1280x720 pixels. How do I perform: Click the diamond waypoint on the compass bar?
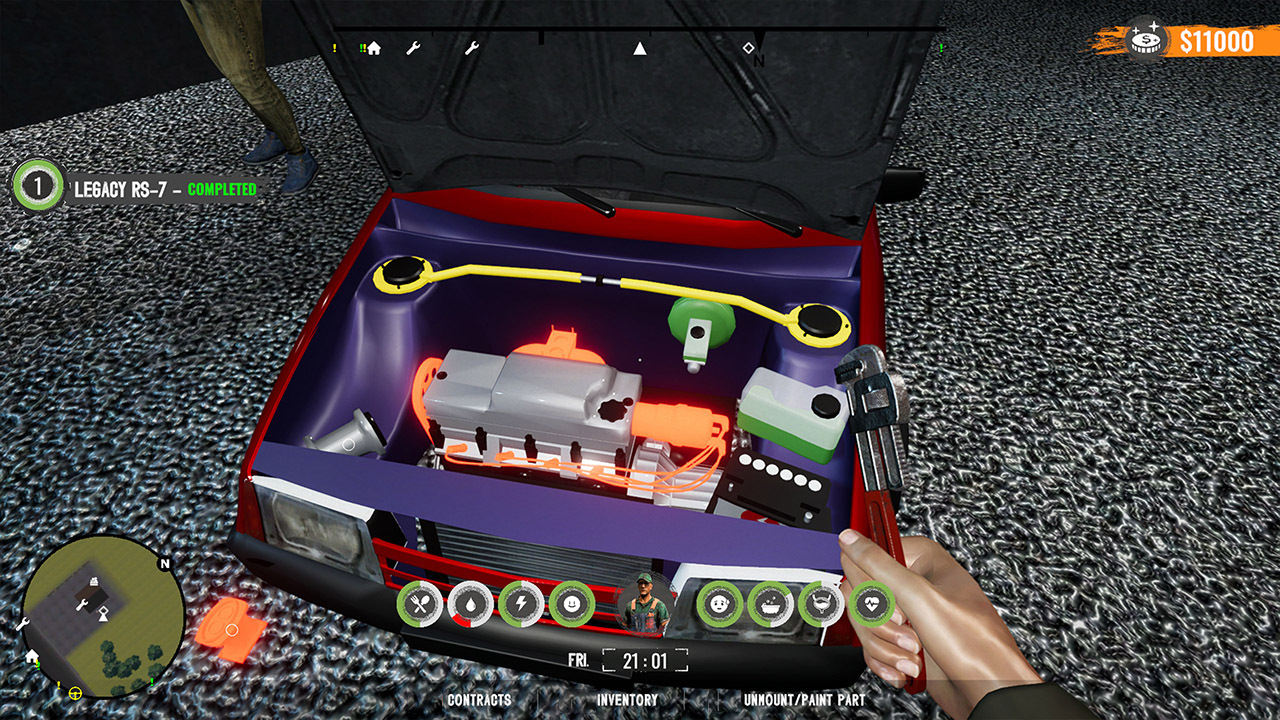(750, 46)
